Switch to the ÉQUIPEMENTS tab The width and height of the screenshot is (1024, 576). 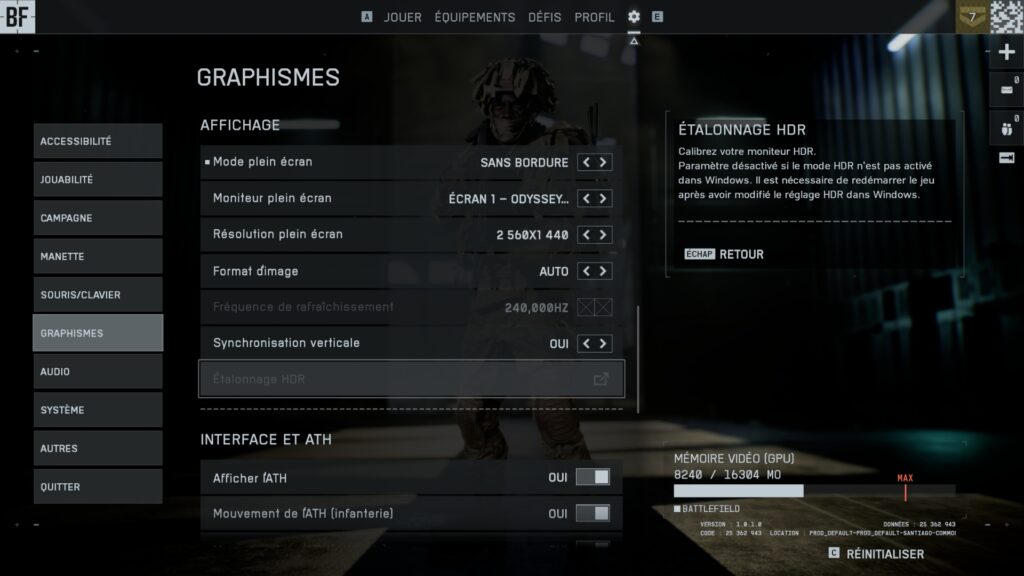pyautogui.click(x=475, y=17)
